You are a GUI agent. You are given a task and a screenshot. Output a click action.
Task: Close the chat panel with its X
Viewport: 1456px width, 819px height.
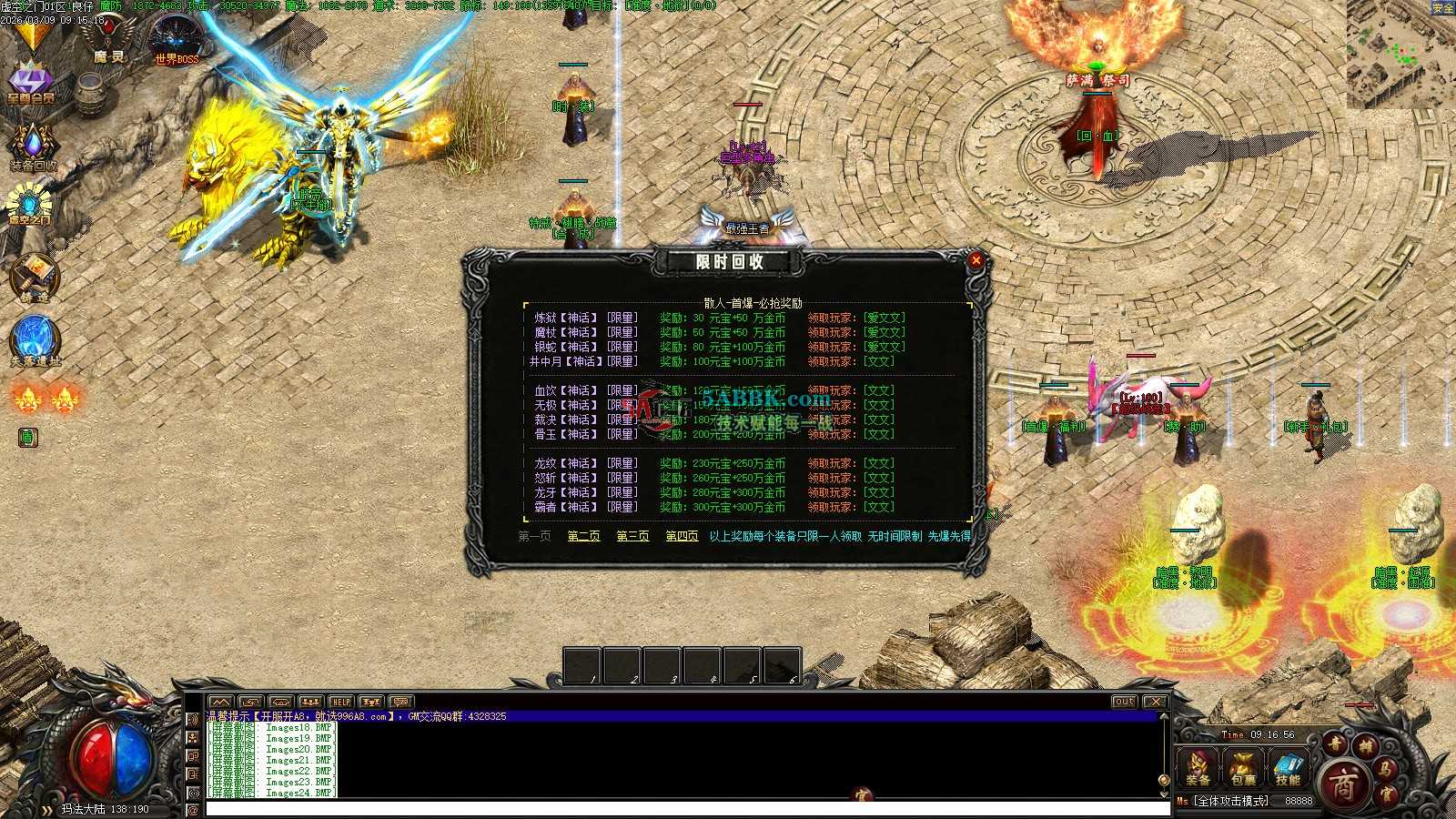(1154, 702)
